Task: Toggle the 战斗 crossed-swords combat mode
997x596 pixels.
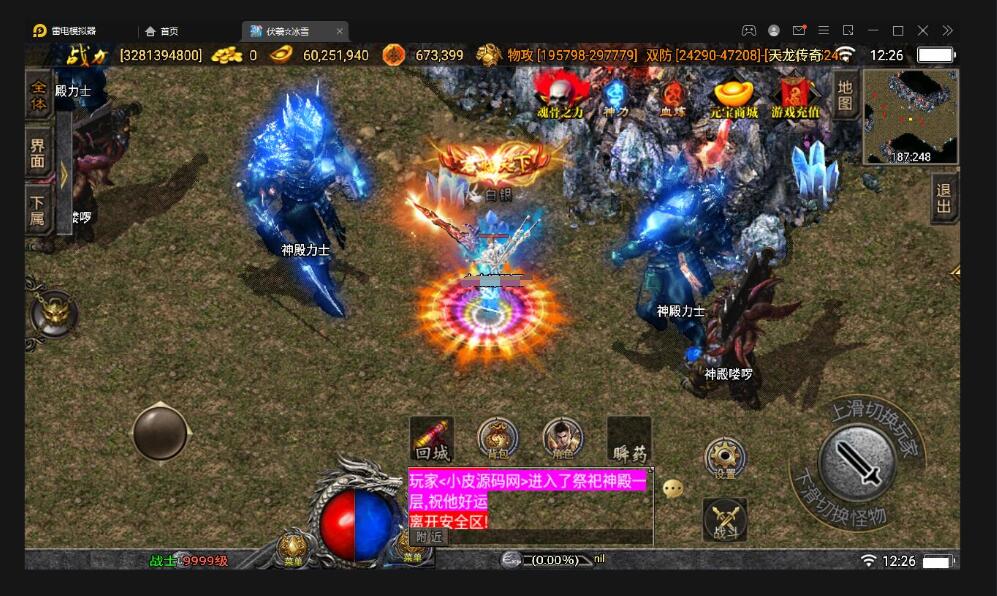Action: pos(725,518)
